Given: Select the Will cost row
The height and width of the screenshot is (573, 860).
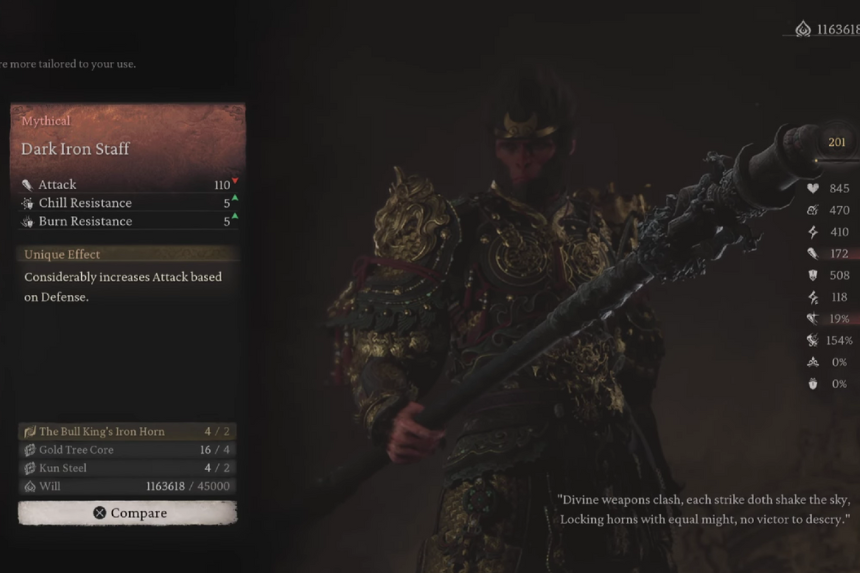Looking at the screenshot, I should (128, 486).
